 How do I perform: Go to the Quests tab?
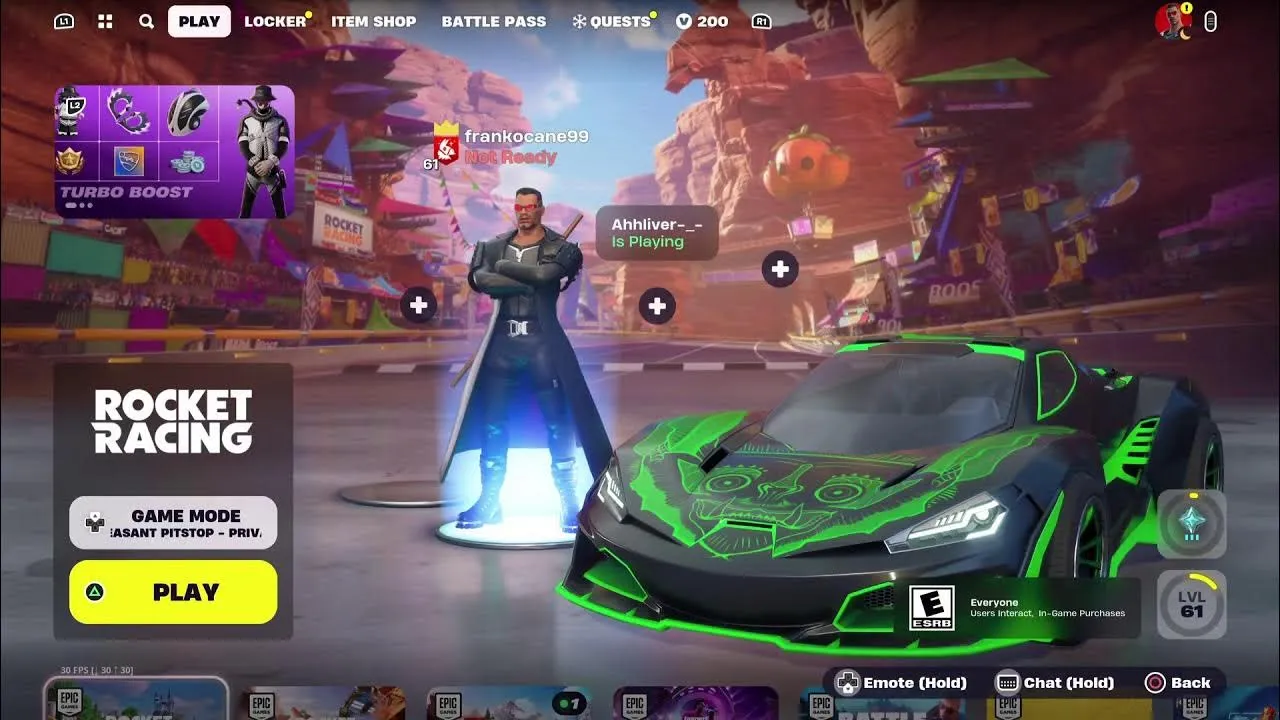coord(611,21)
